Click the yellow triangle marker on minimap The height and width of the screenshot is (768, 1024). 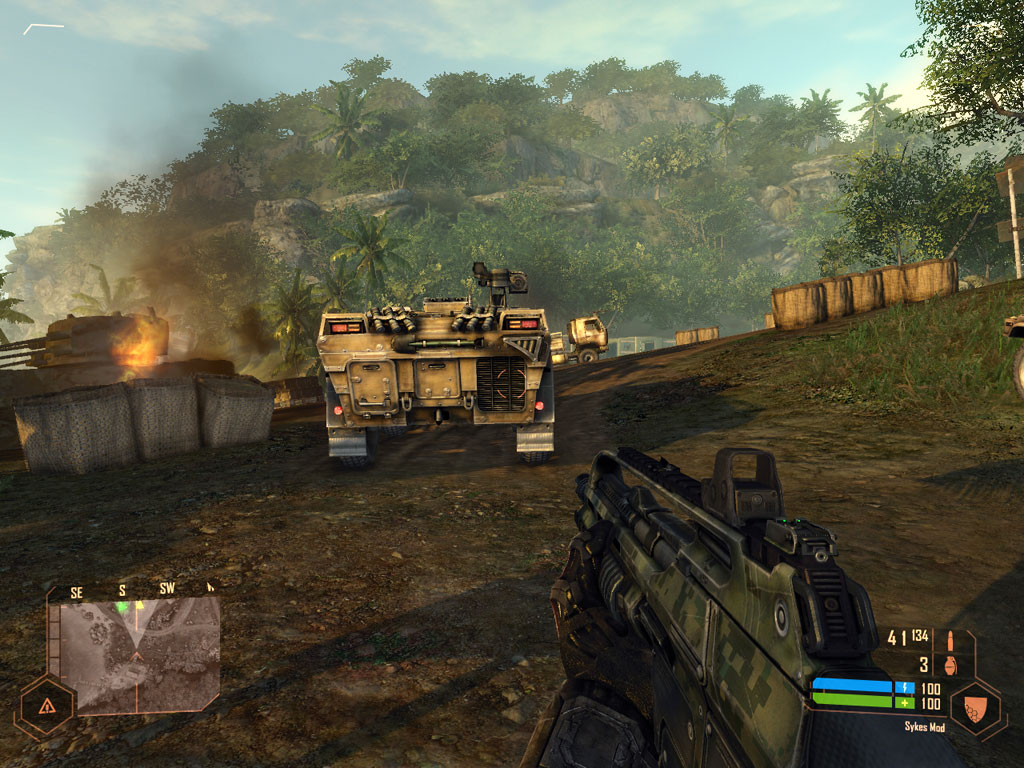[x=141, y=604]
